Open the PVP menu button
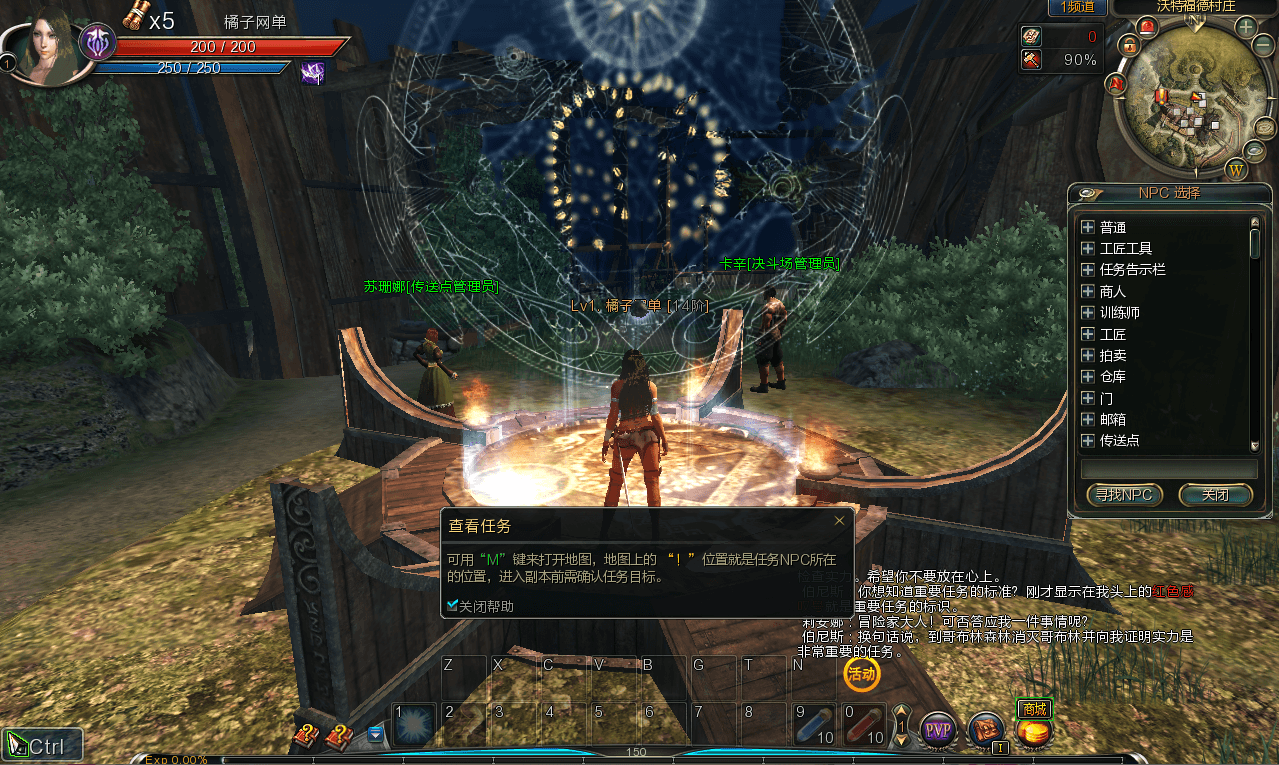 click(x=938, y=729)
